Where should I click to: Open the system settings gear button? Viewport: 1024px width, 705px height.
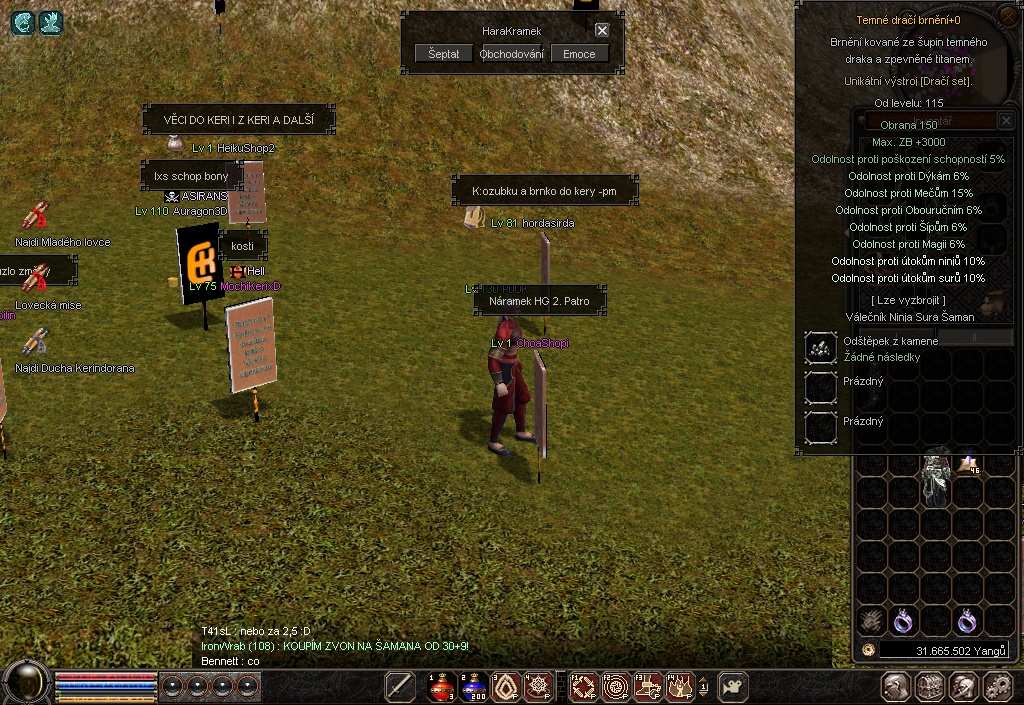click(997, 687)
